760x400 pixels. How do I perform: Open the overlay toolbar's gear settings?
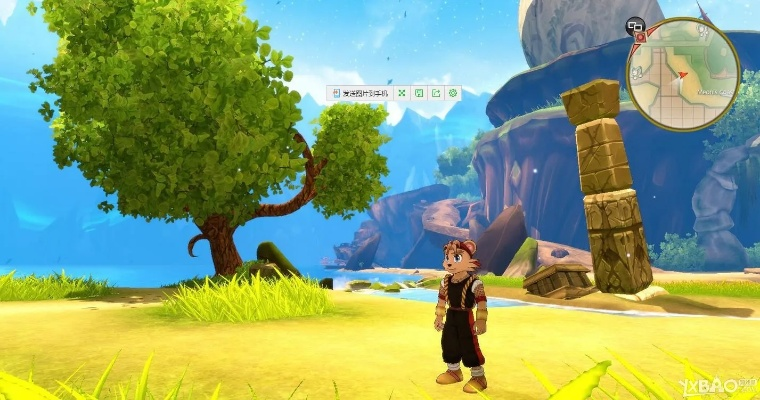point(453,93)
